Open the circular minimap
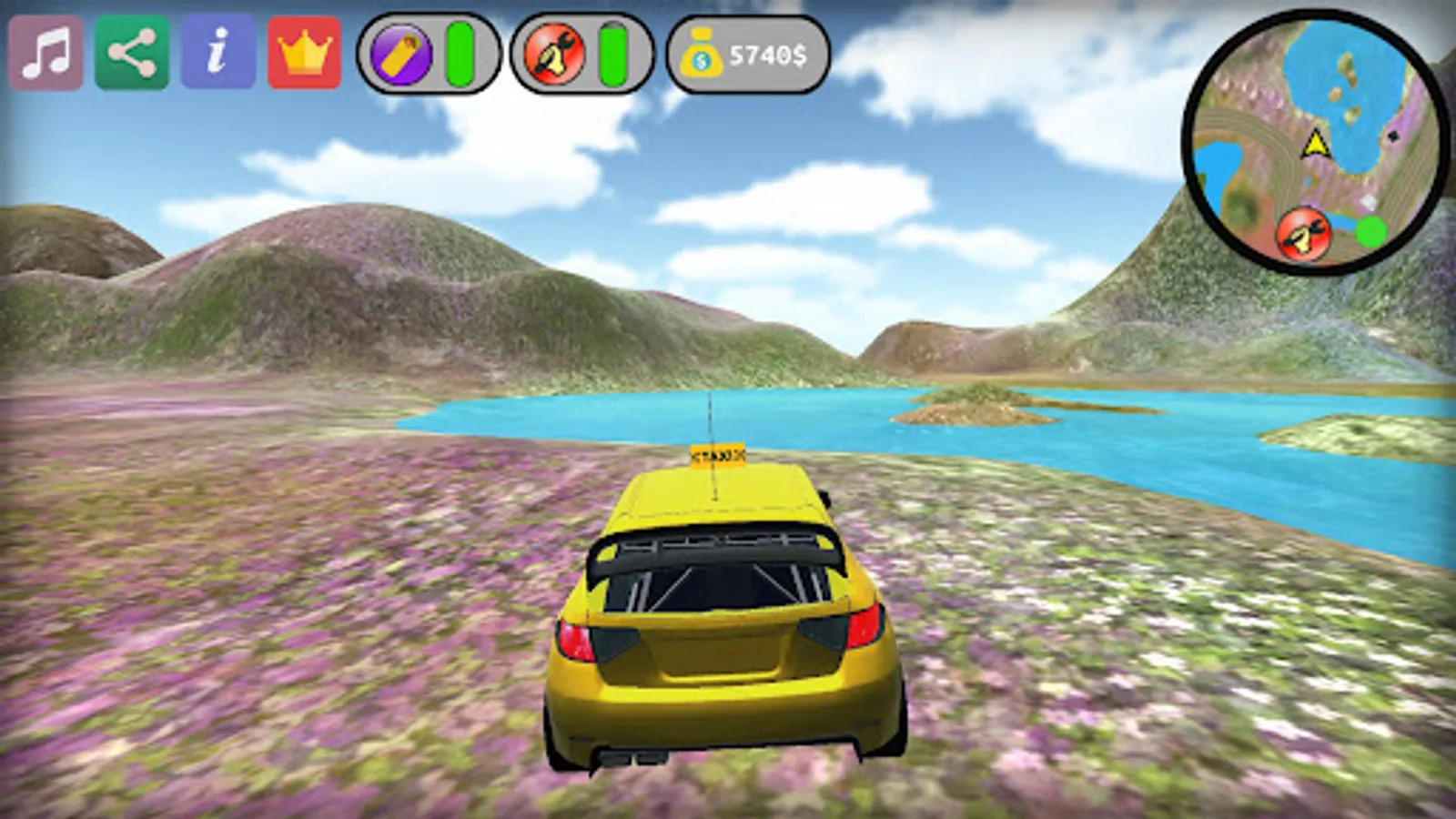This screenshot has width=1456, height=819. (1316, 141)
